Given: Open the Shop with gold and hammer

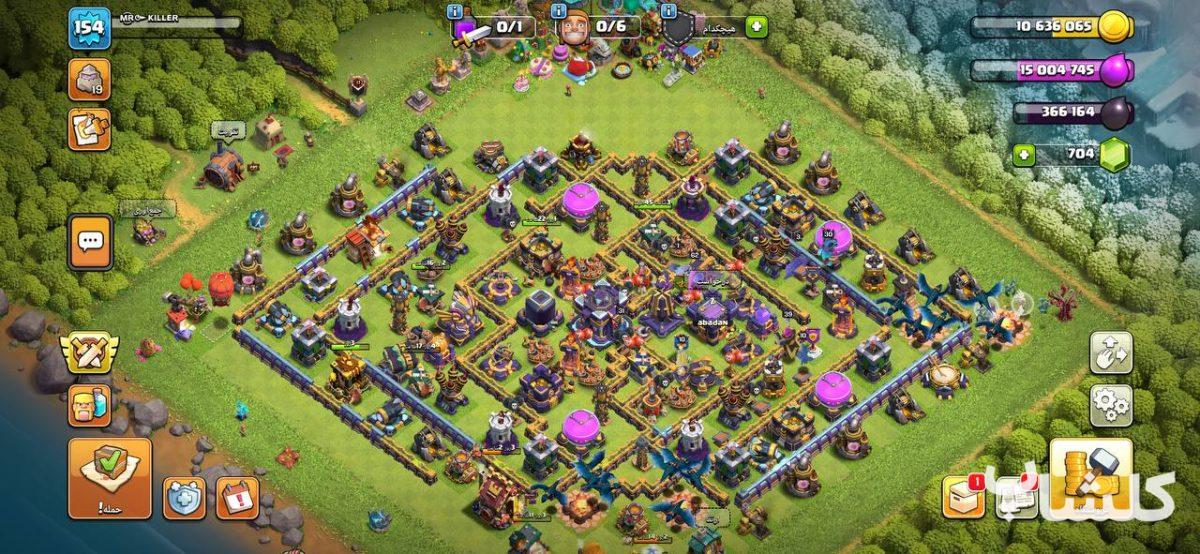Looking at the screenshot, I should pyautogui.click(x=1091, y=479).
